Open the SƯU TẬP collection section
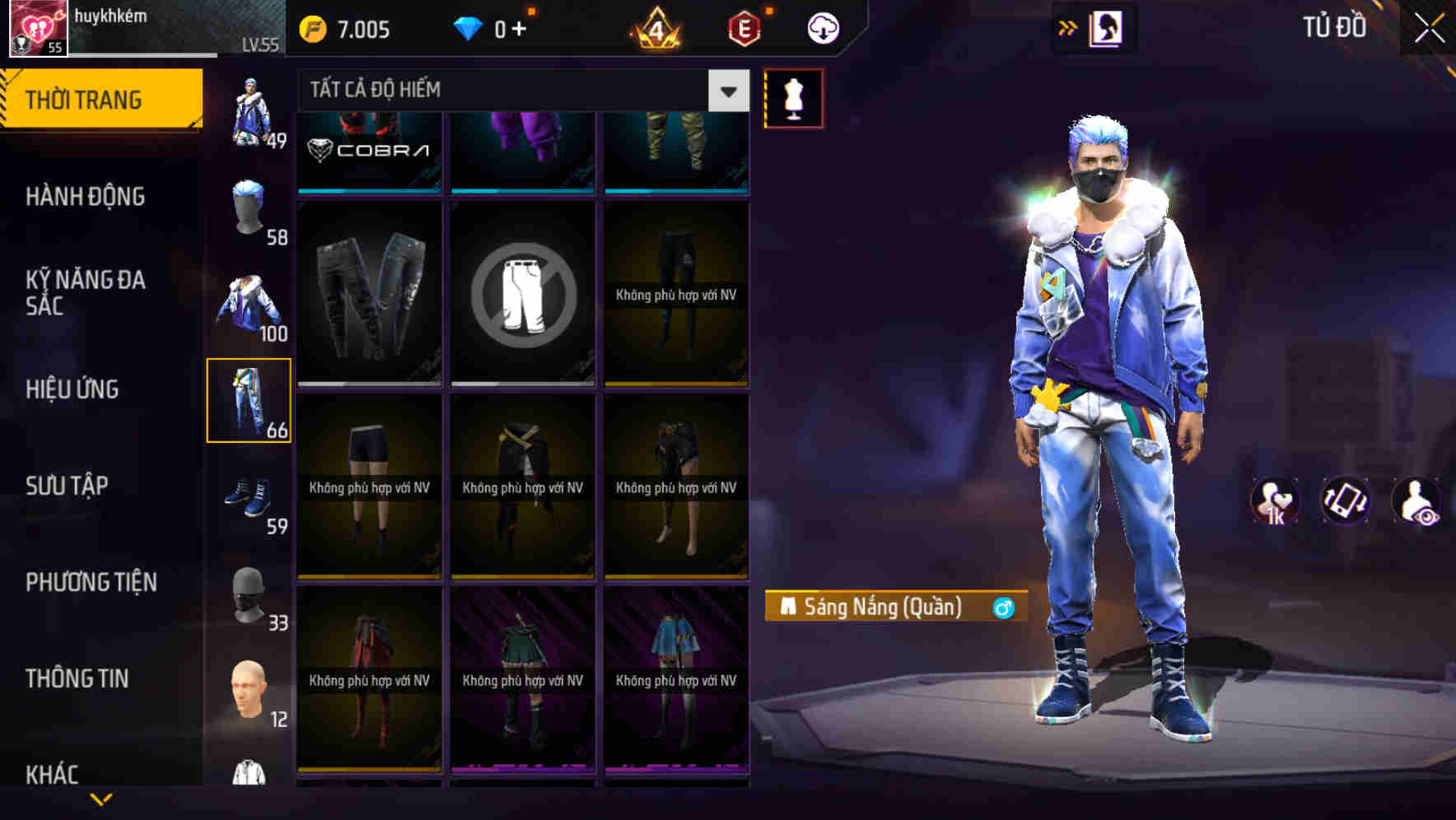 pyautogui.click(x=68, y=486)
